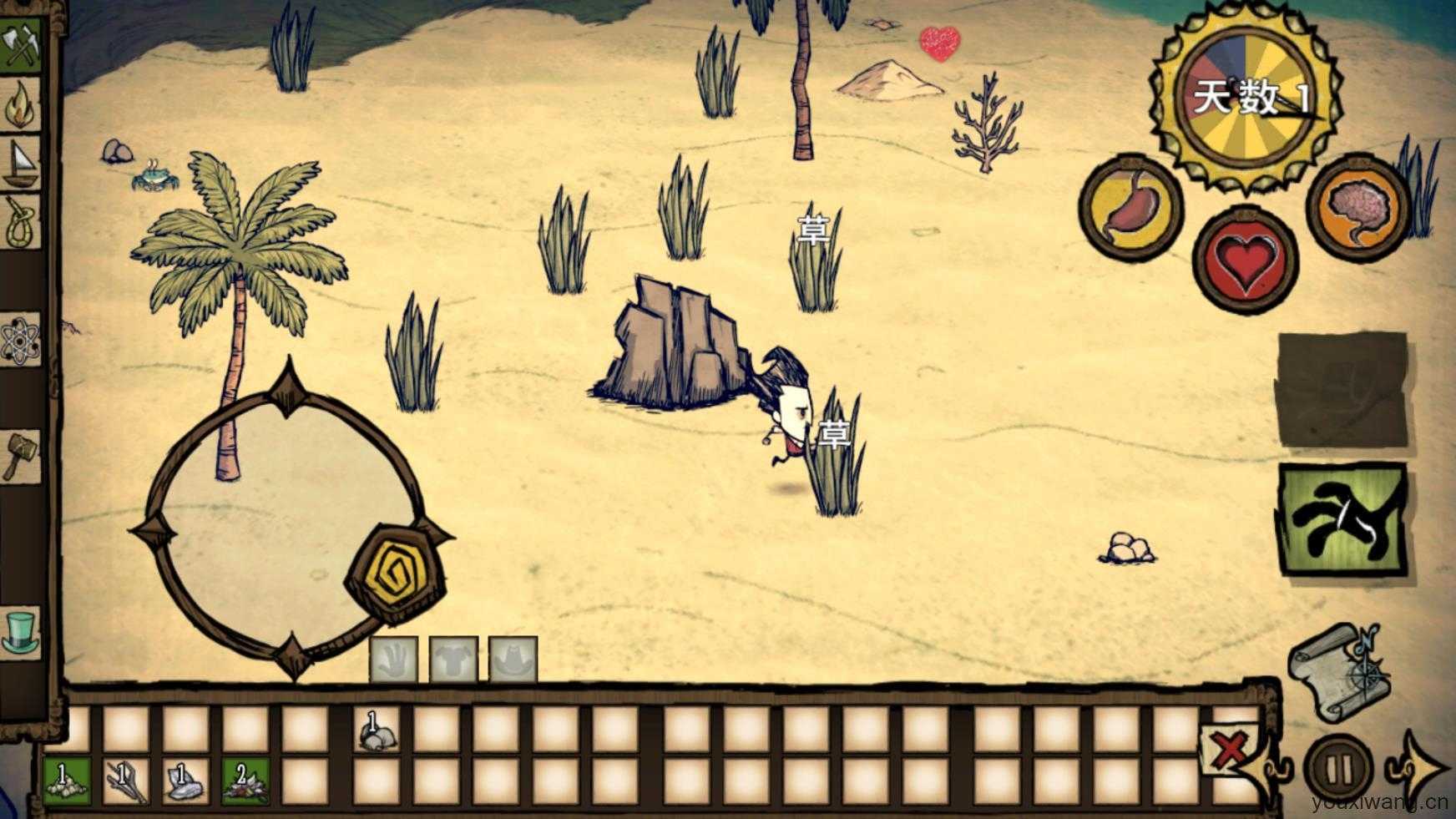
Task: Select the first green slot in the inventory
Action: pyautogui.click(x=66, y=781)
